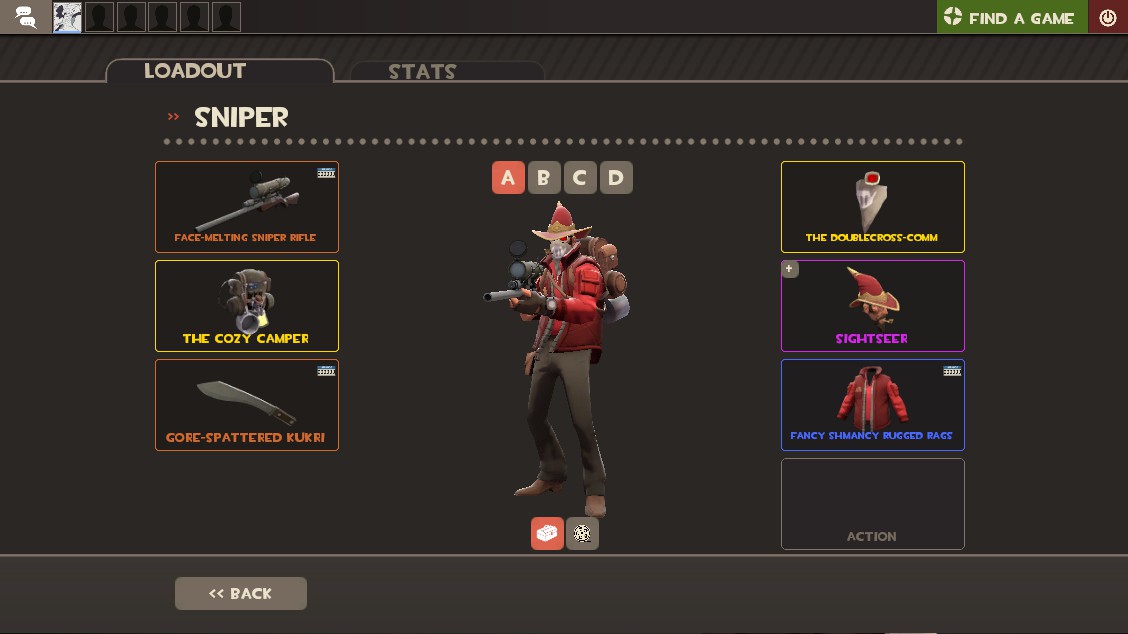Select the player avatar thumbnail

[68, 17]
